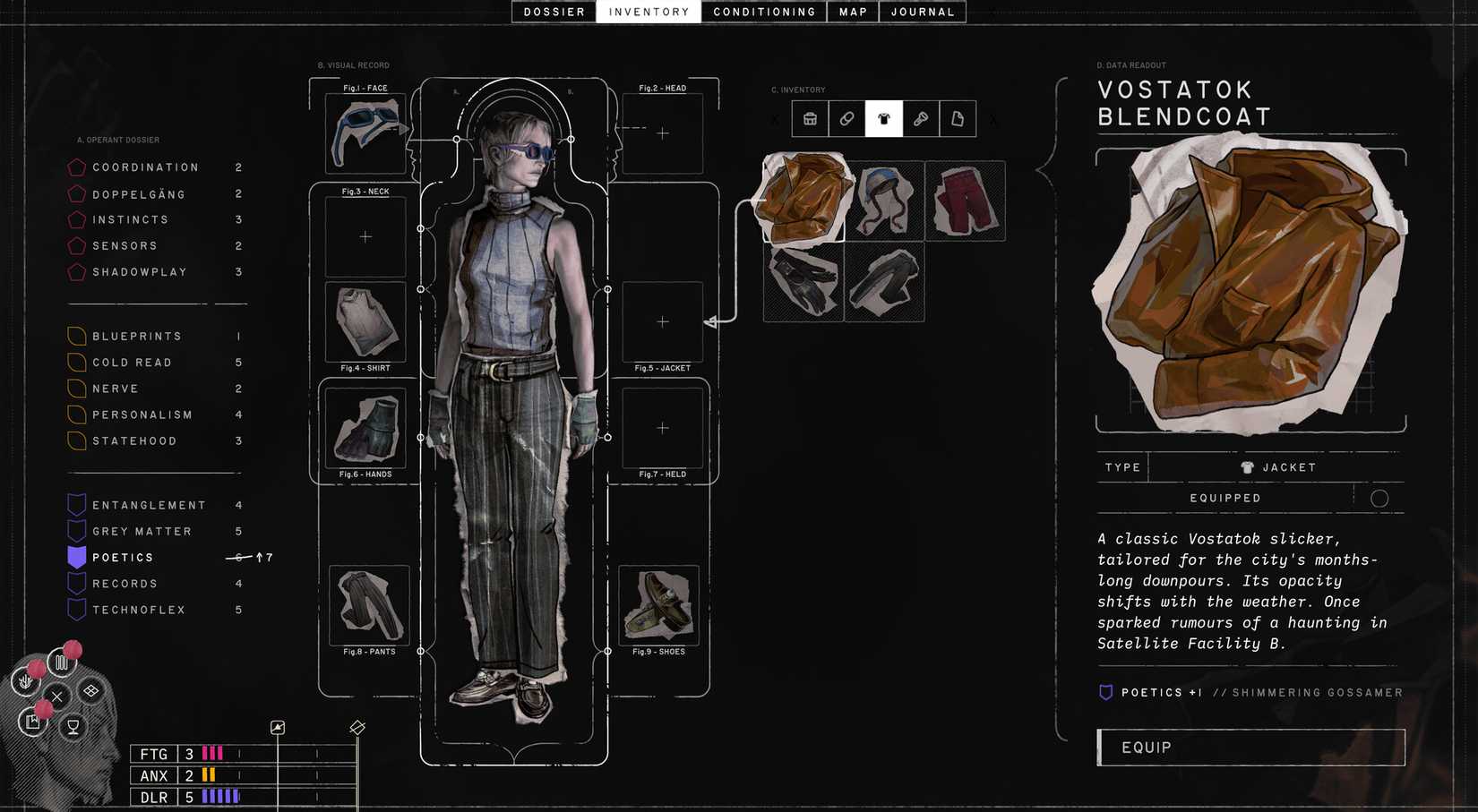The height and width of the screenshot is (812, 1478).
Task: Open the flashlight gear inventory category
Action: pyautogui.click(x=922, y=118)
